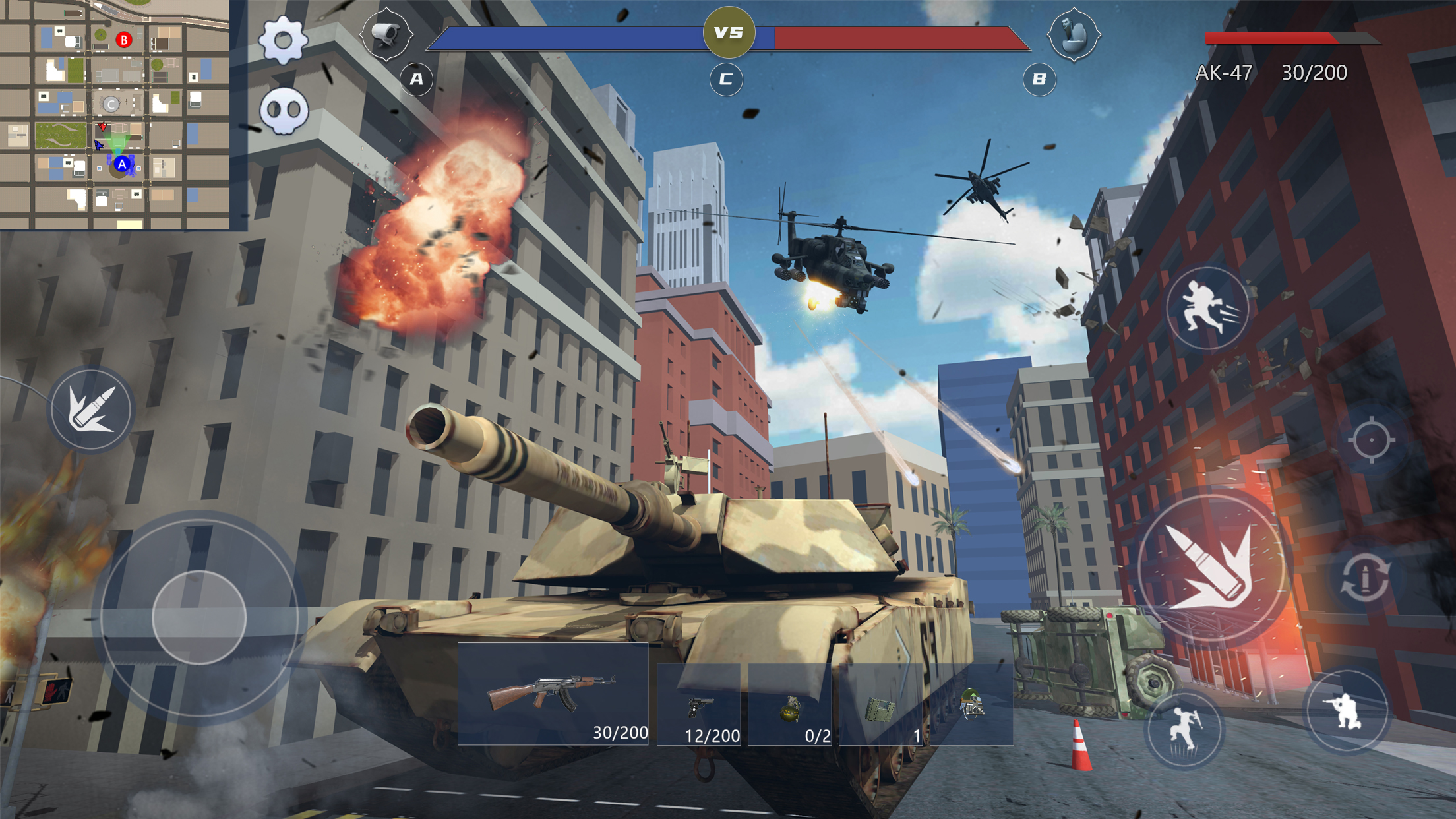Choose the ammo crate slot
The image size is (1456, 819).
(881, 706)
